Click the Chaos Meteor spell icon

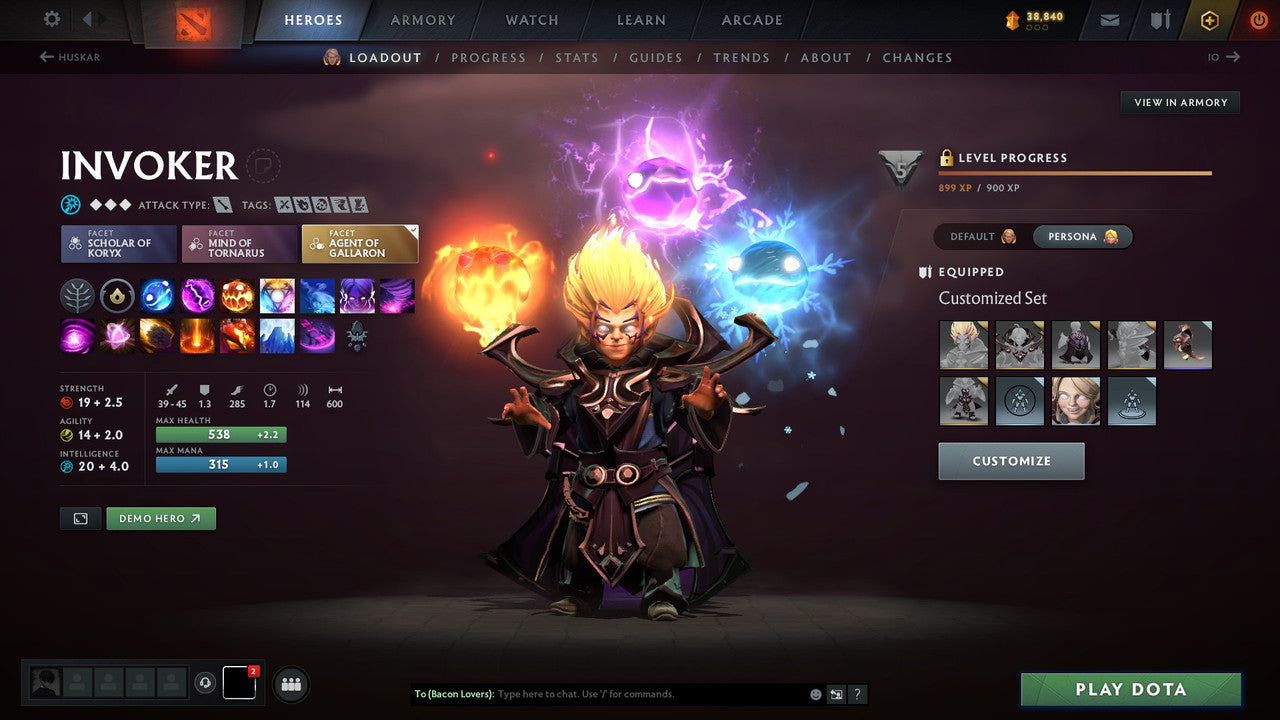click(157, 336)
